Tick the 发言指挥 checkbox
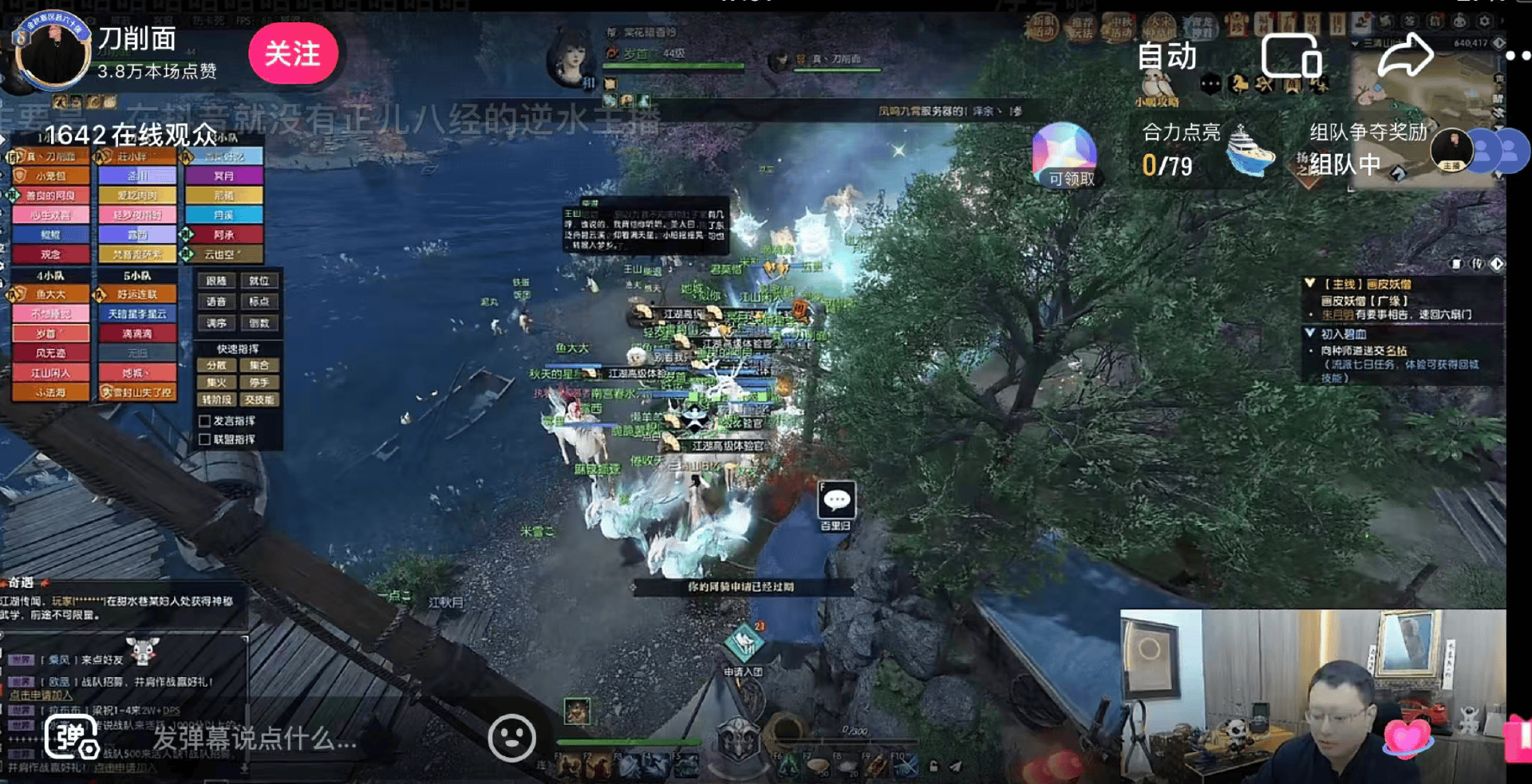The width and height of the screenshot is (1532, 784). click(x=205, y=421)
